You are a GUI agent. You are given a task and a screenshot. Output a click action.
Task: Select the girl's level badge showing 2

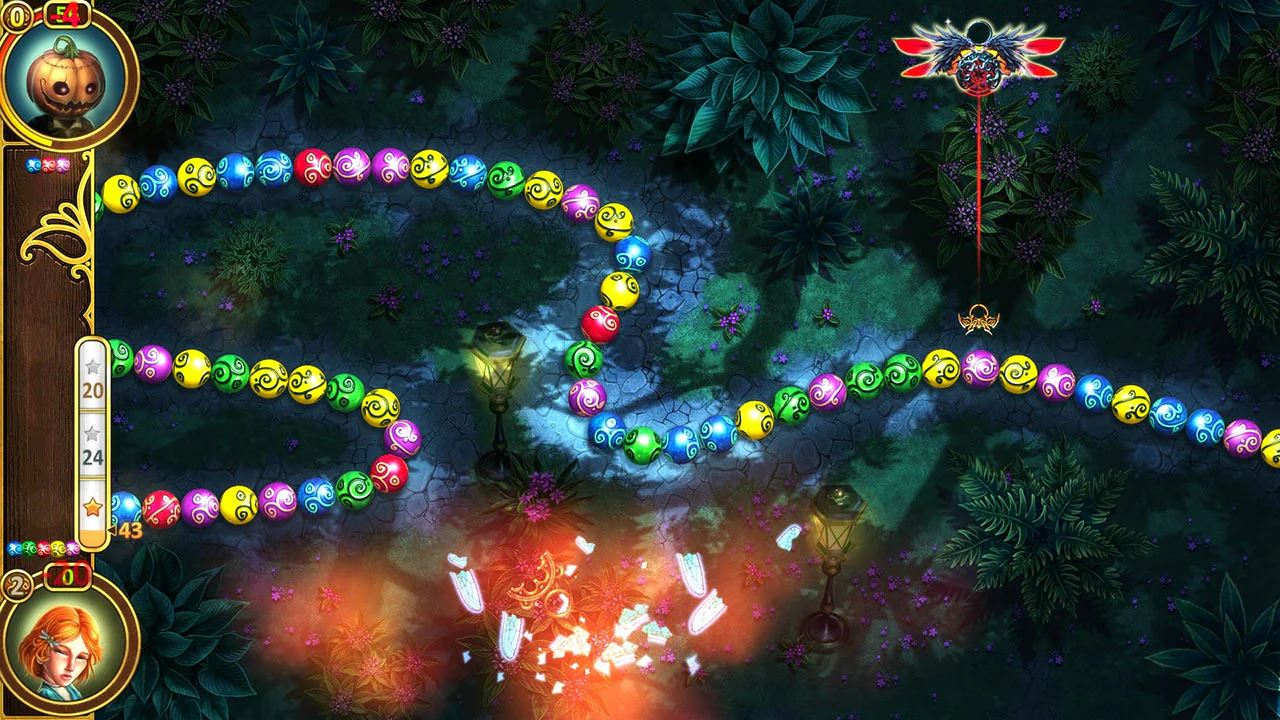coord(16,584)
